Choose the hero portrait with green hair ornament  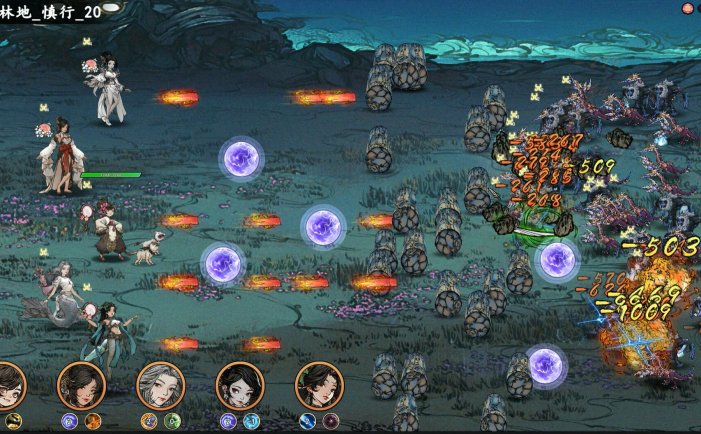click(x=319, y=386)
